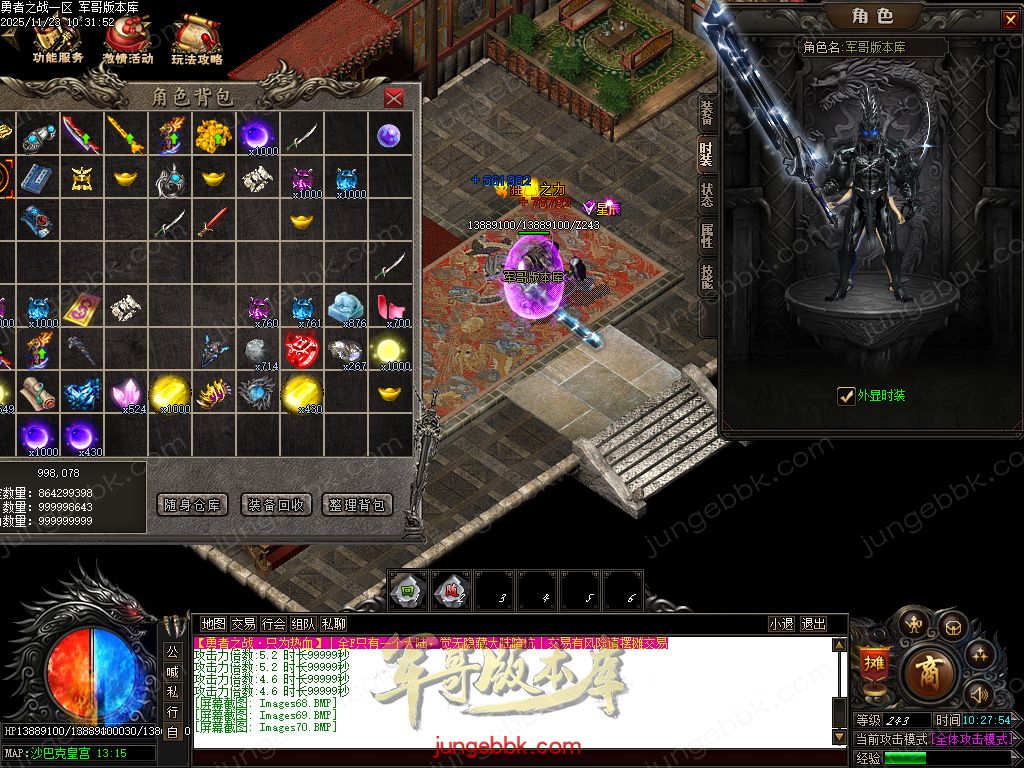The height and width of the screenshot is (768, 1024).
Task: Open the 属性 attributes tab
Action: [707, 235]
